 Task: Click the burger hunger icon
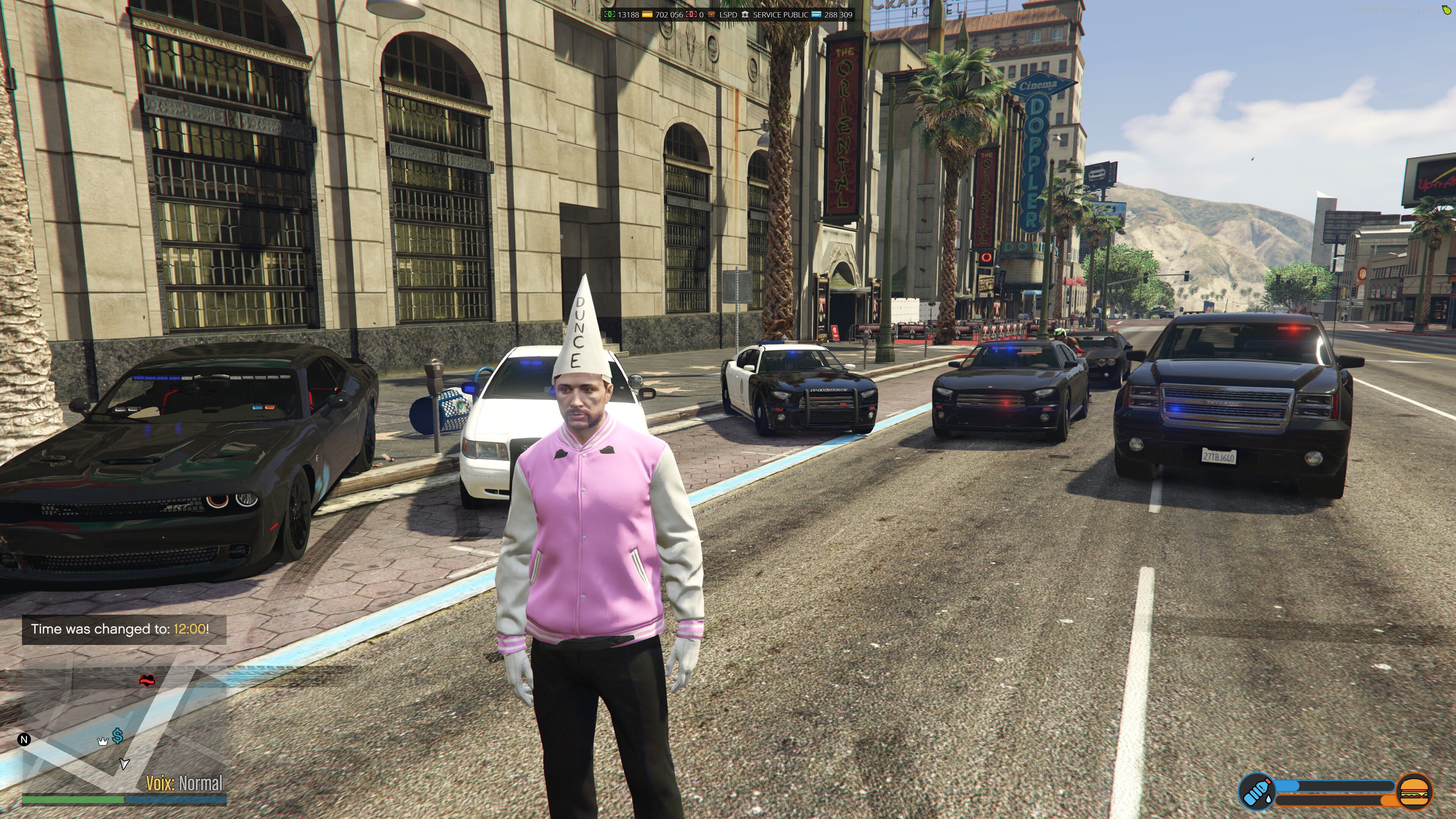click(x=1414, y=791)
